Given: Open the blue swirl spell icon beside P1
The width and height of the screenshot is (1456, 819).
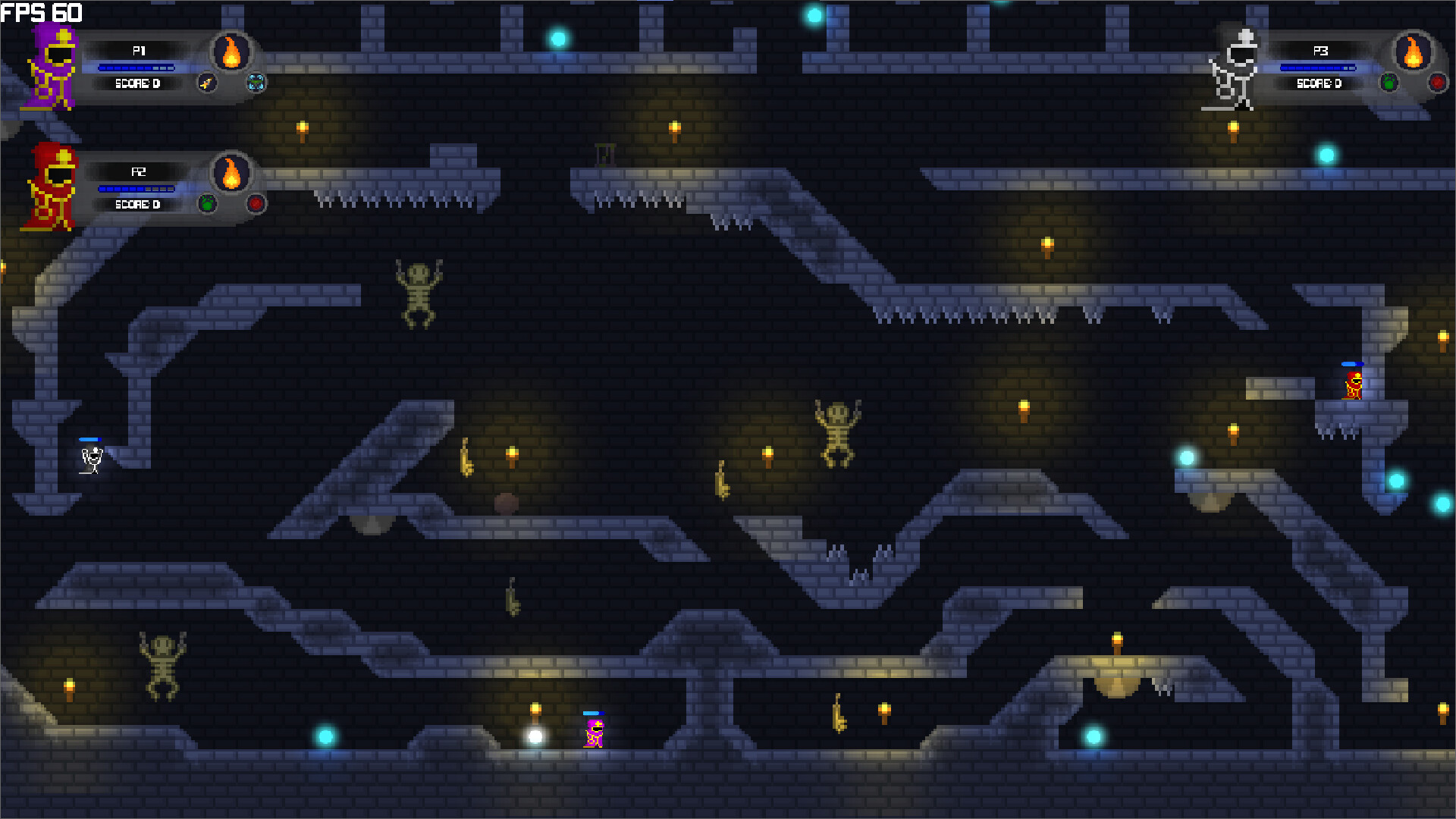Looking at the screenshot, I should pyautogui.click(x=256, y=83).
